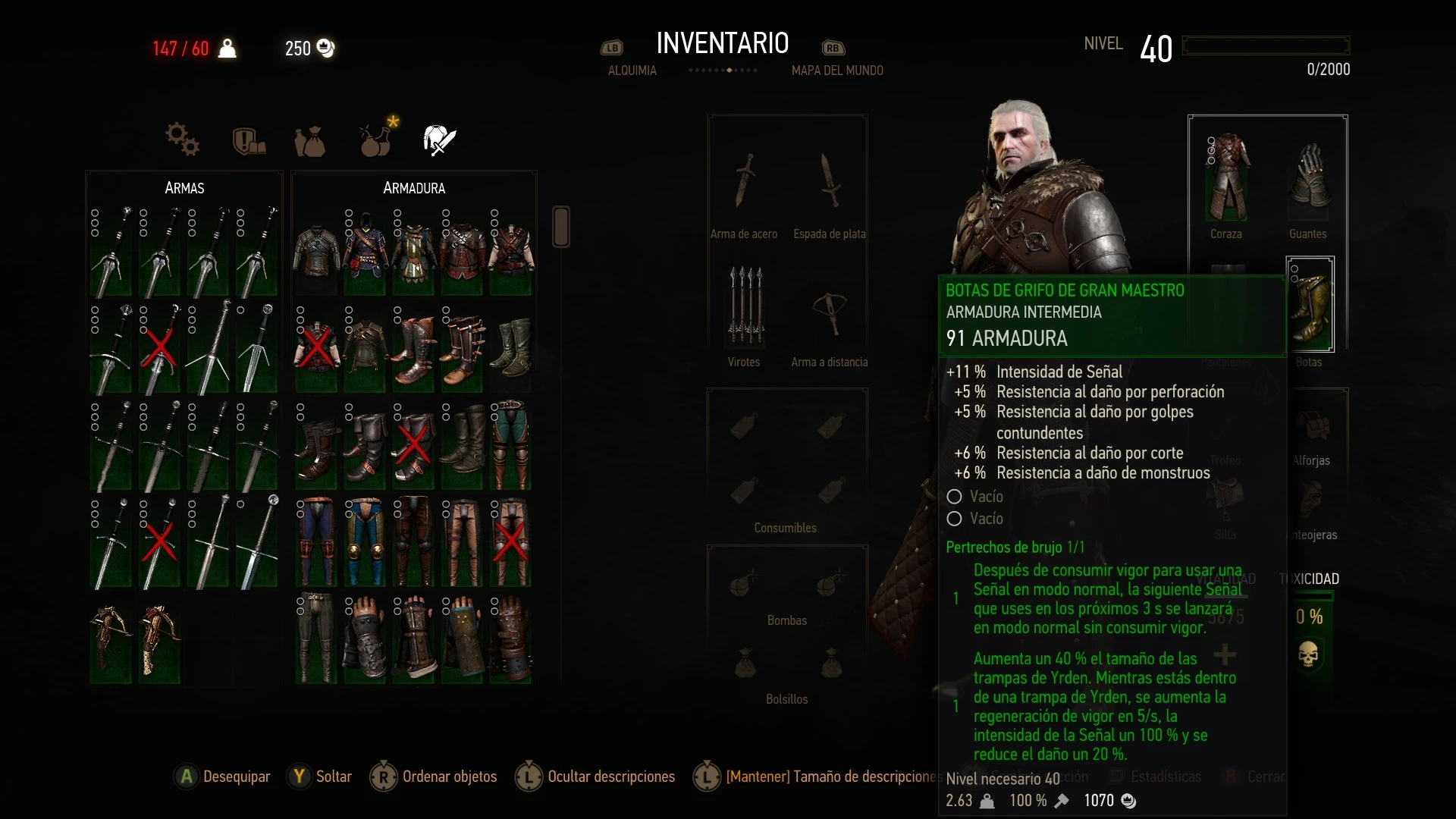The height and width of the screenshot is (819, 1456).
Task: Click the first empty Vacío slot circle
Action: click(954, 497)
